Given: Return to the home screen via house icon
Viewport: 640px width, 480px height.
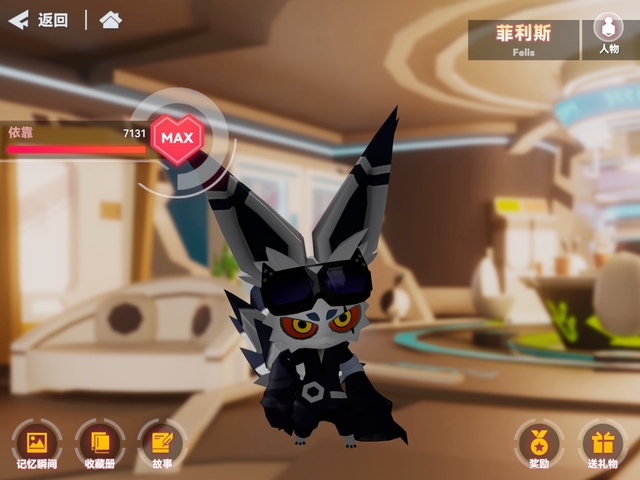Looking at the screenshot, I should coord(111,20).
